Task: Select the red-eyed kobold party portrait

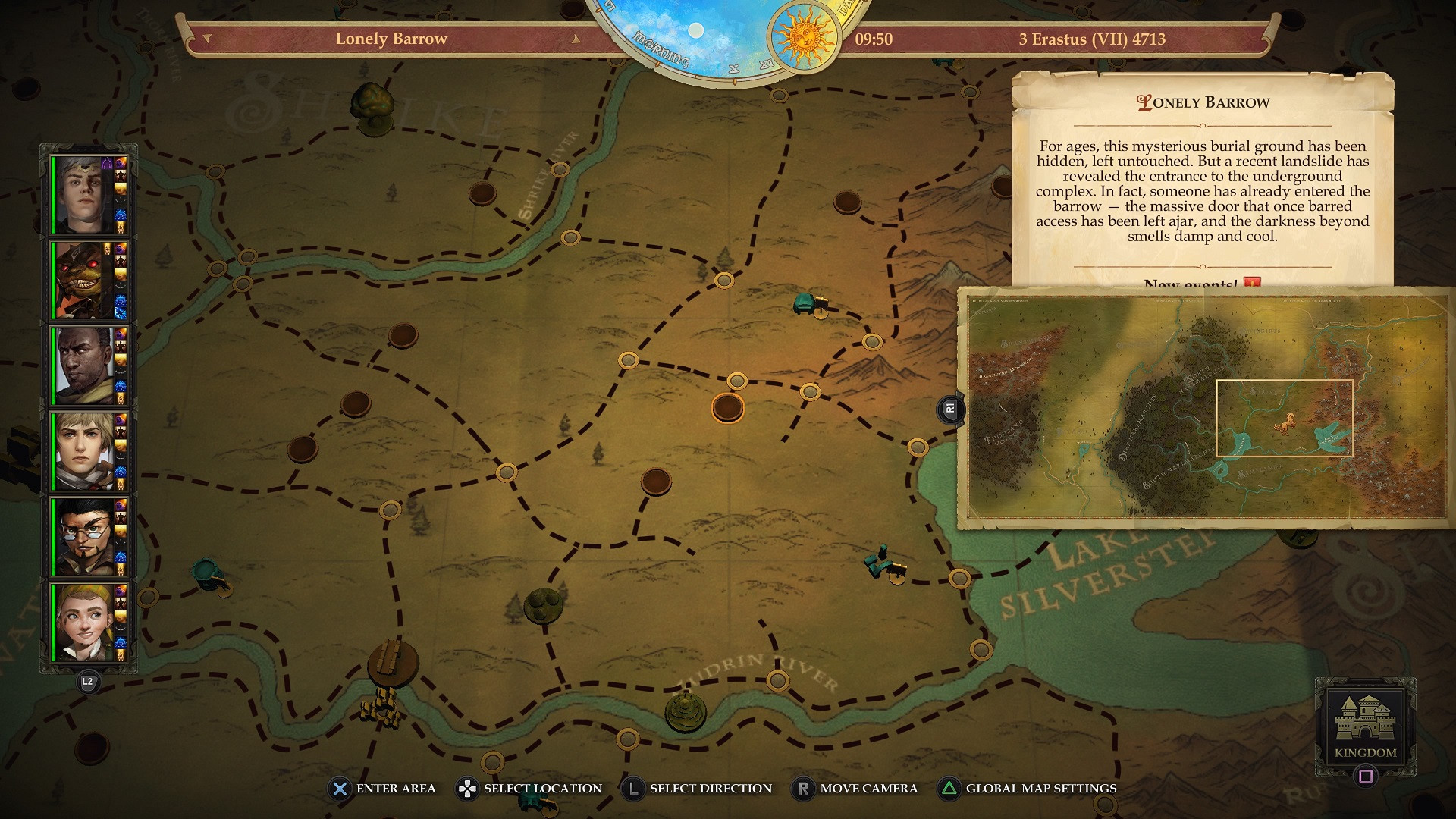Action: coord(83,281)
